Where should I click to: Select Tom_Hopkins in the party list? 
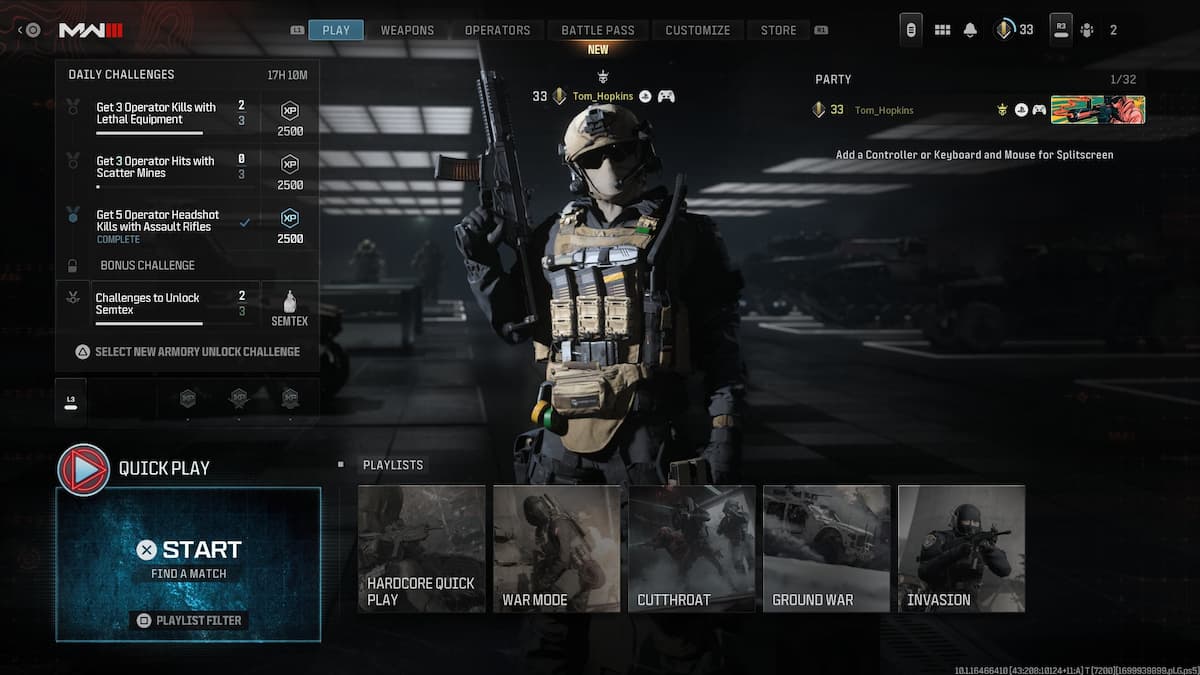click(x=885, y=110)
